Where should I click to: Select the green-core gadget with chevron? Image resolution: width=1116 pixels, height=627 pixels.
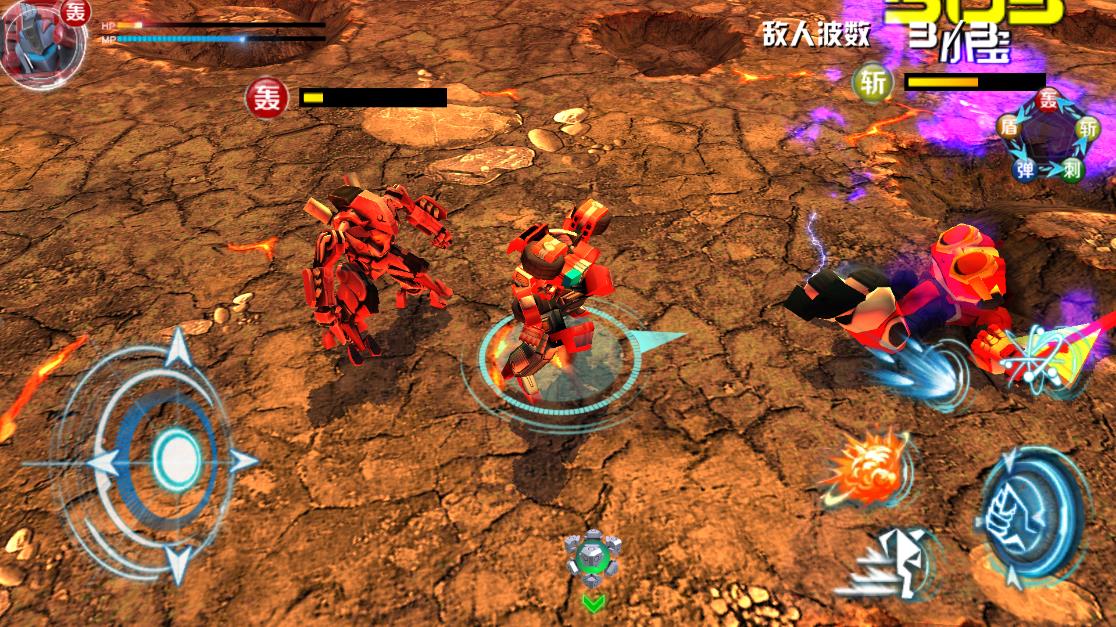(x=592, y=558)
